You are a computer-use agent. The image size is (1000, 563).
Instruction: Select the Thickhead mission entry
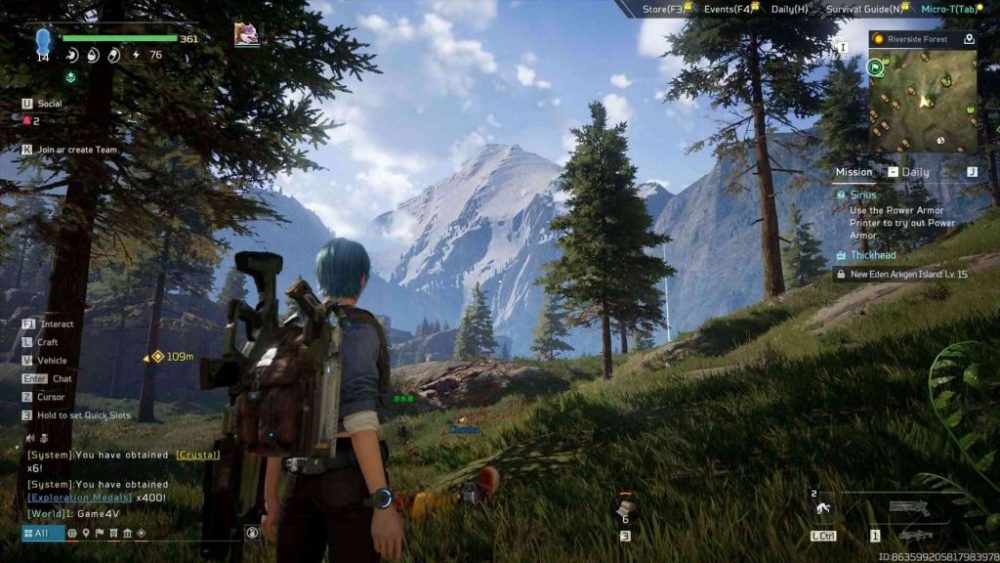coord(873,255)
